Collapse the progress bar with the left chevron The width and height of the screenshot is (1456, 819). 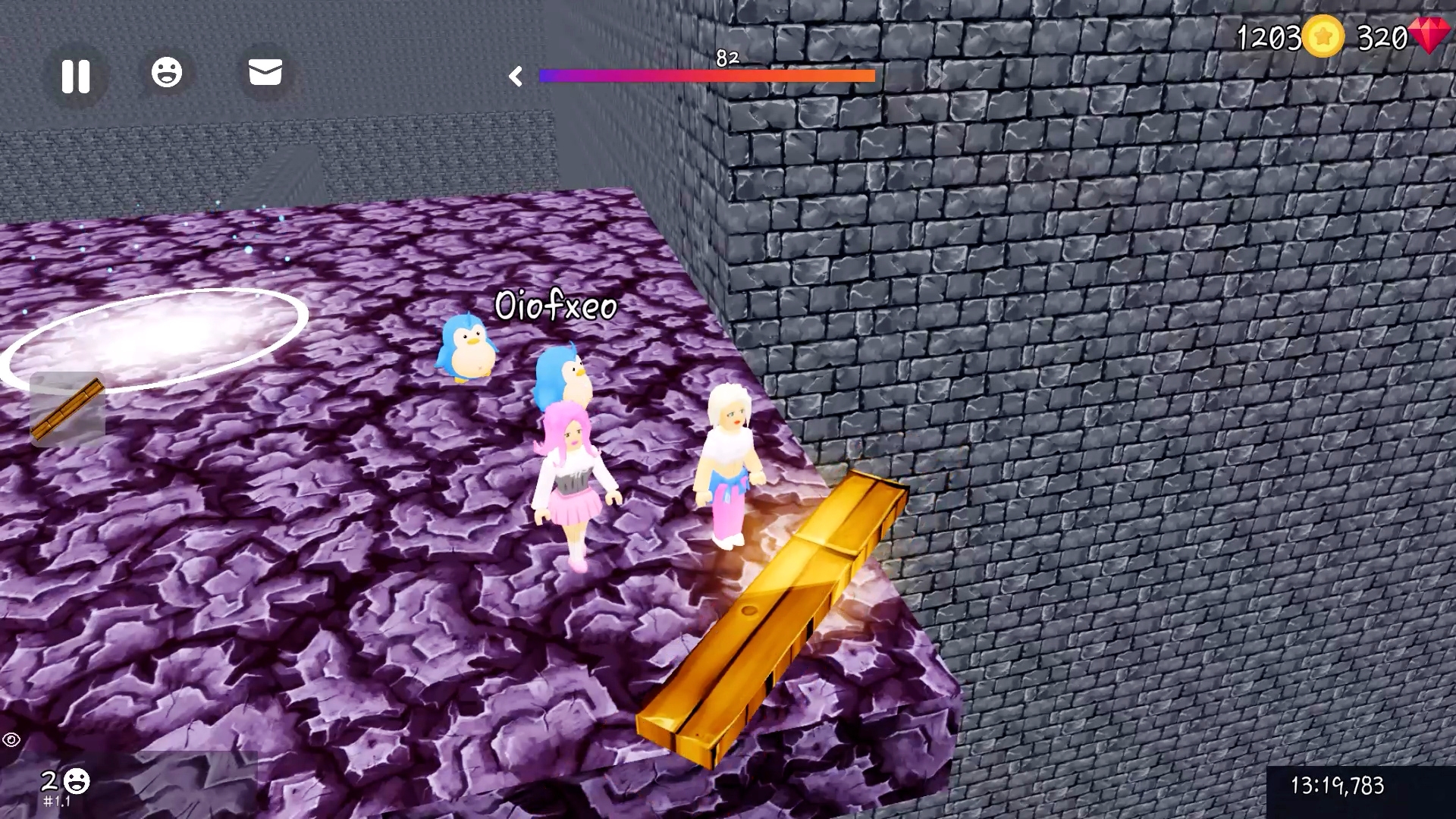click(x=518, y=76)
